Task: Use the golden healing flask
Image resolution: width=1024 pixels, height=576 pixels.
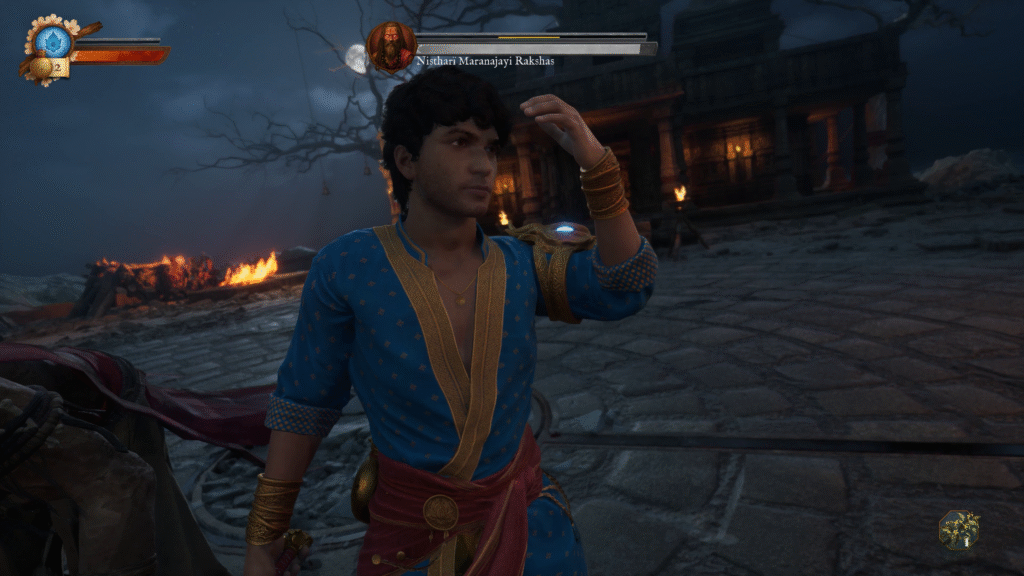Action: point(41,68)
